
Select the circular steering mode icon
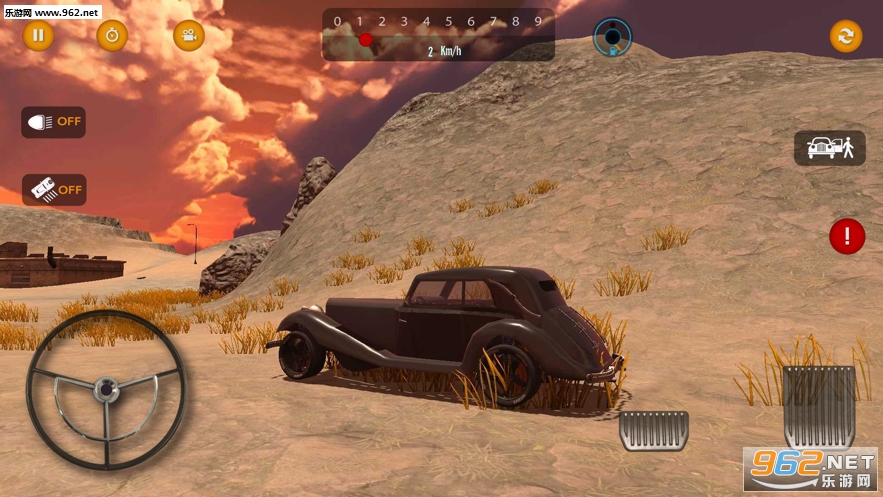(612, 37)
